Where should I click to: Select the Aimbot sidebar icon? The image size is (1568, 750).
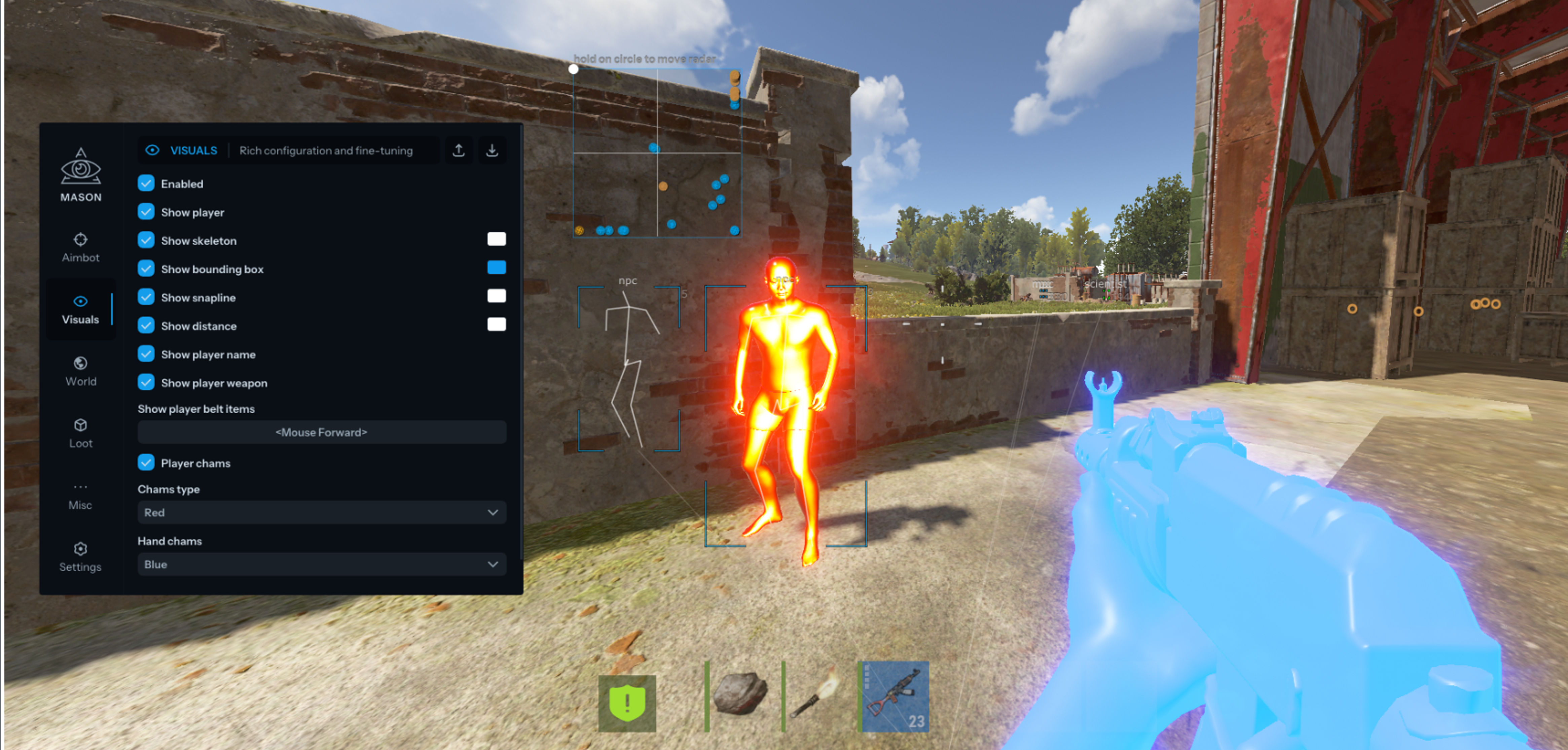(x=81, y=241)
